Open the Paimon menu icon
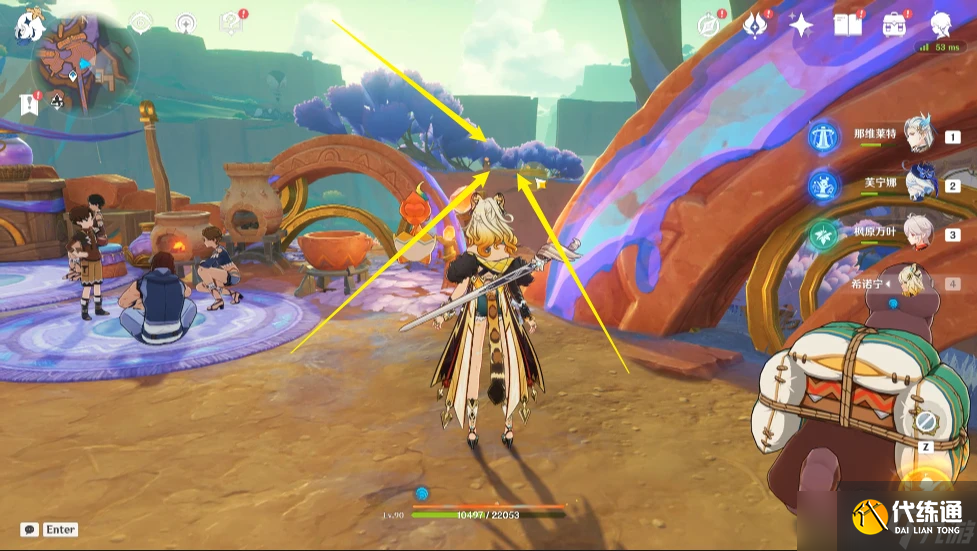 pyautogui.click(x=26, y=26)
